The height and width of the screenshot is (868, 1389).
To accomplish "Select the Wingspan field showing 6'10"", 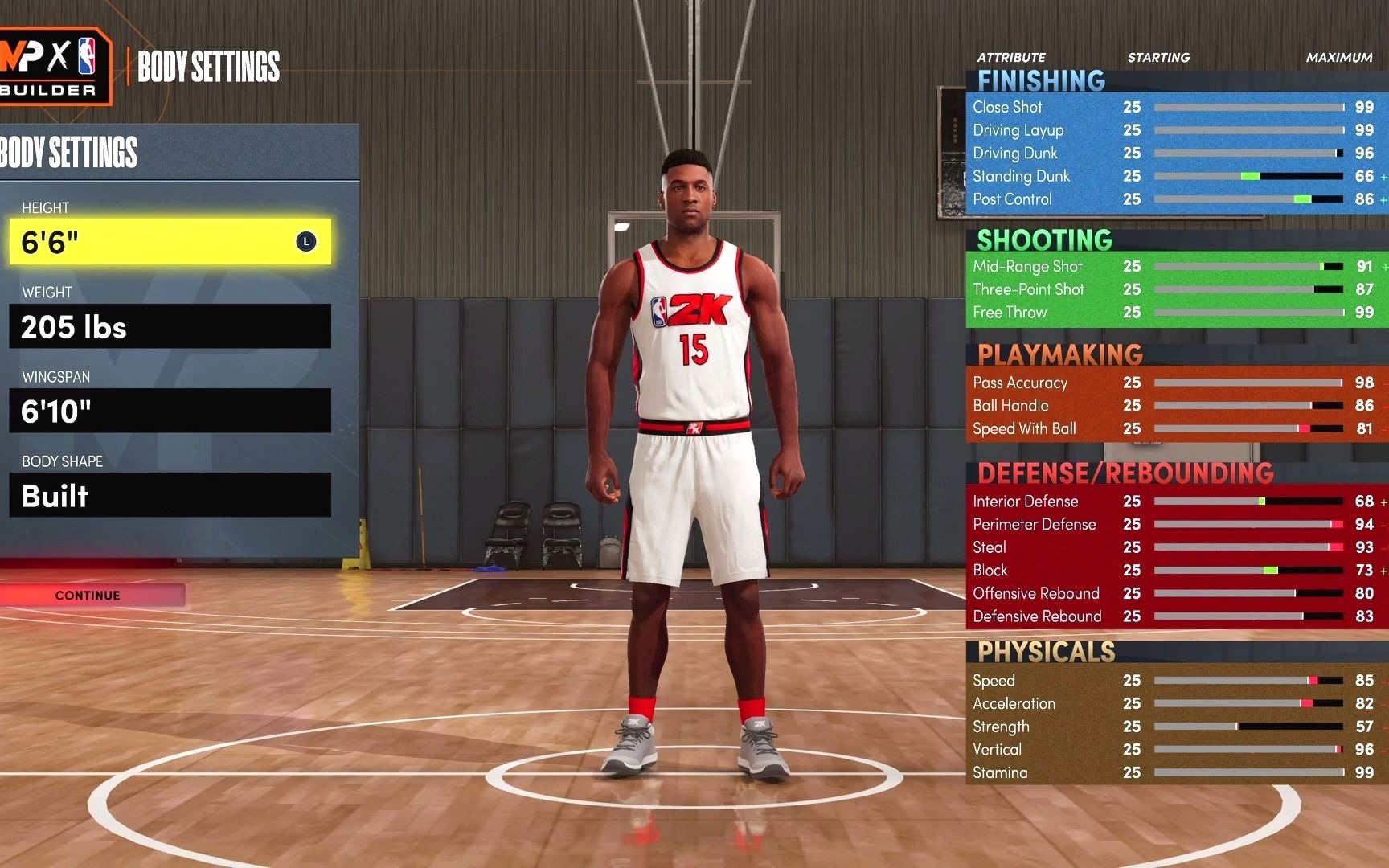I will point(169,411).
